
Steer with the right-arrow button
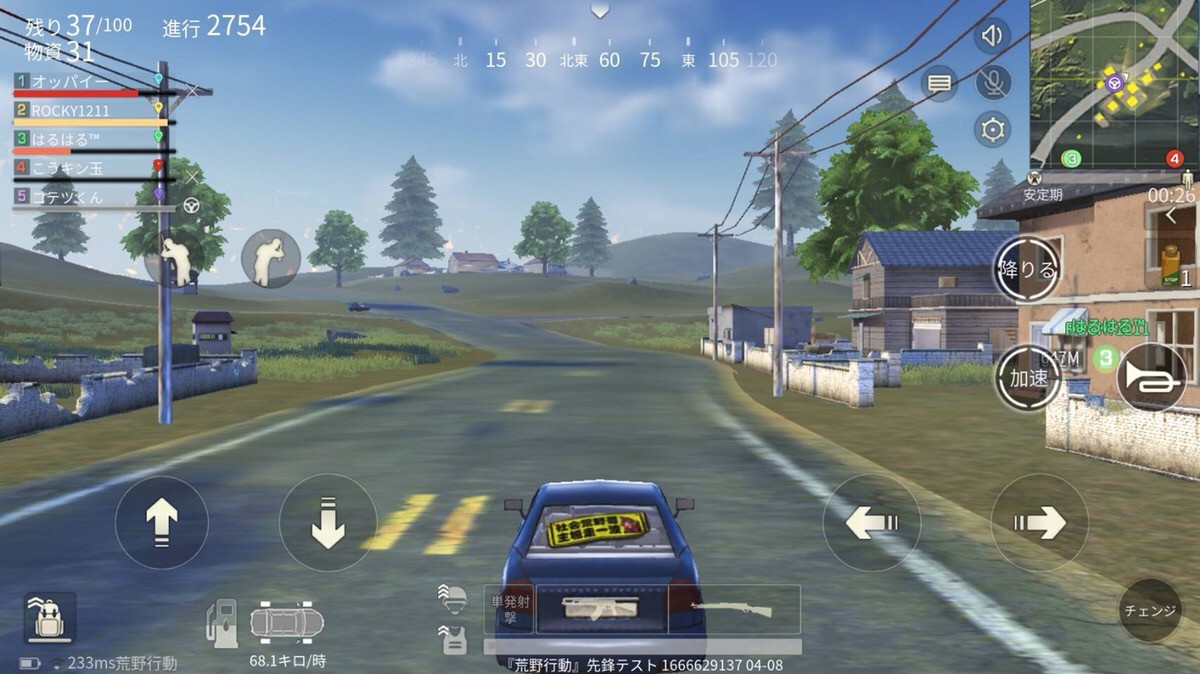click(x=1039, y=522)
